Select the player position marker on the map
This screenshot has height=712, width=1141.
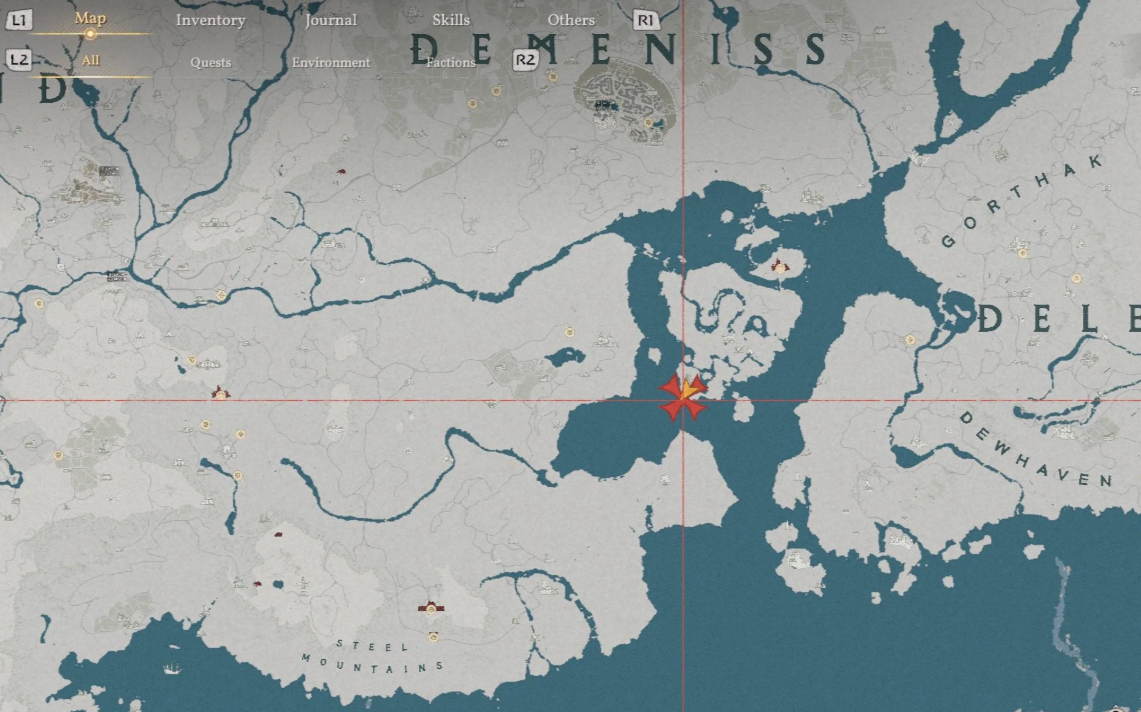point(685,395)
